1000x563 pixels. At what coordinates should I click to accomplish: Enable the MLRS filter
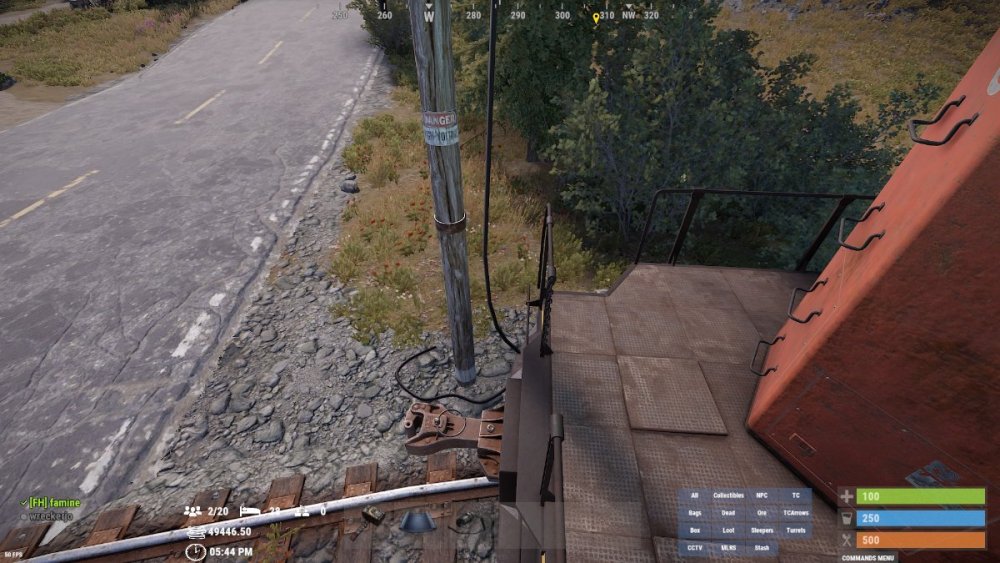pyautogui.click(x=728, y=548)
